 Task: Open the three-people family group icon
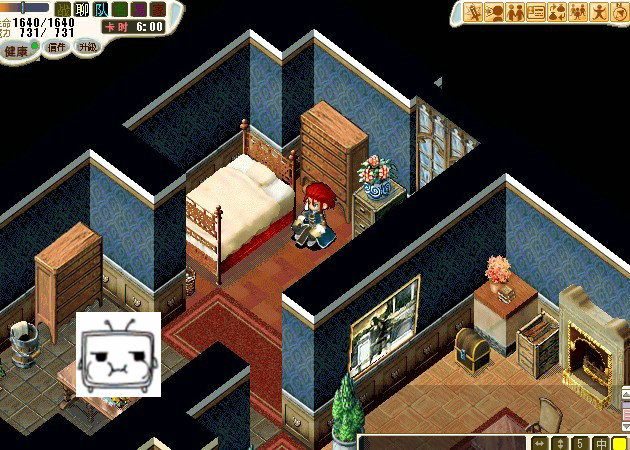577,13
